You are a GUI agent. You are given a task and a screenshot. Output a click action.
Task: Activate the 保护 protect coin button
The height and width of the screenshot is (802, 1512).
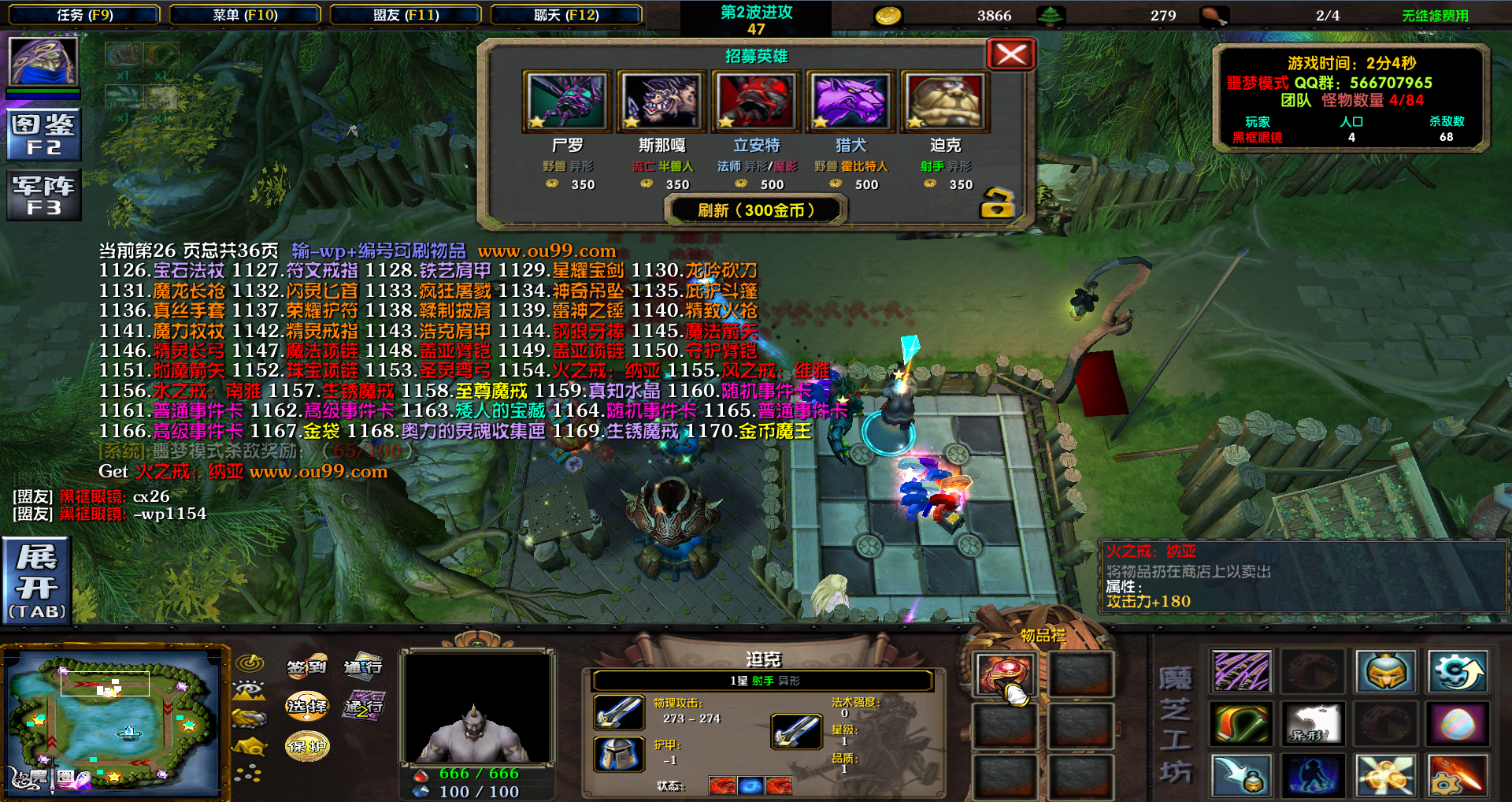click(306, 745)
